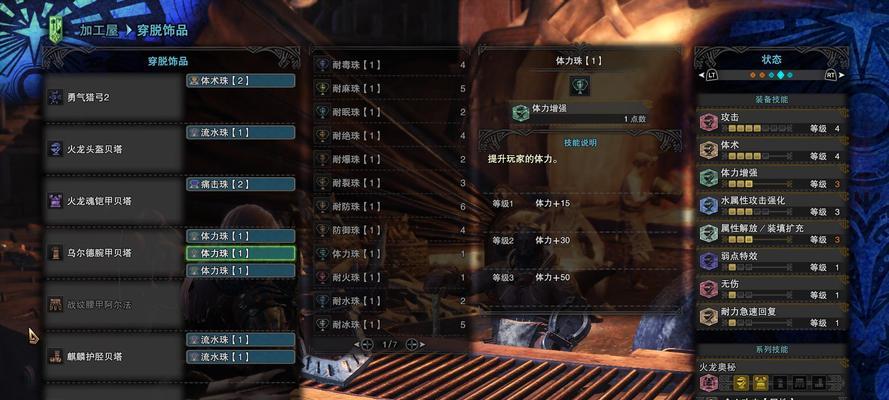Go to the previous jewel list page
The width and height of the screenshot is (889, 400).
click(357, 344)
